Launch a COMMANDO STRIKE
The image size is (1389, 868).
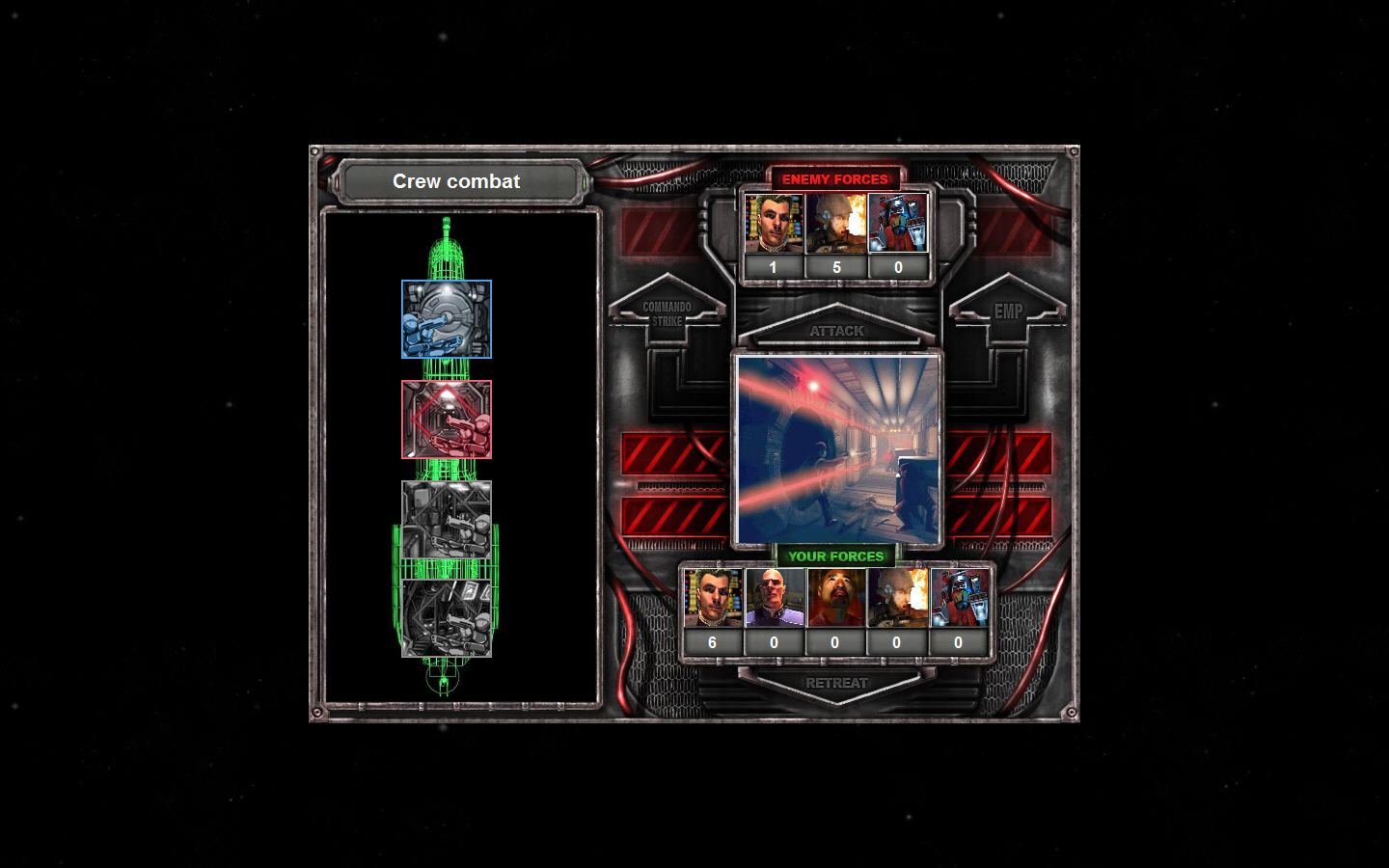(x=668, y=311)
